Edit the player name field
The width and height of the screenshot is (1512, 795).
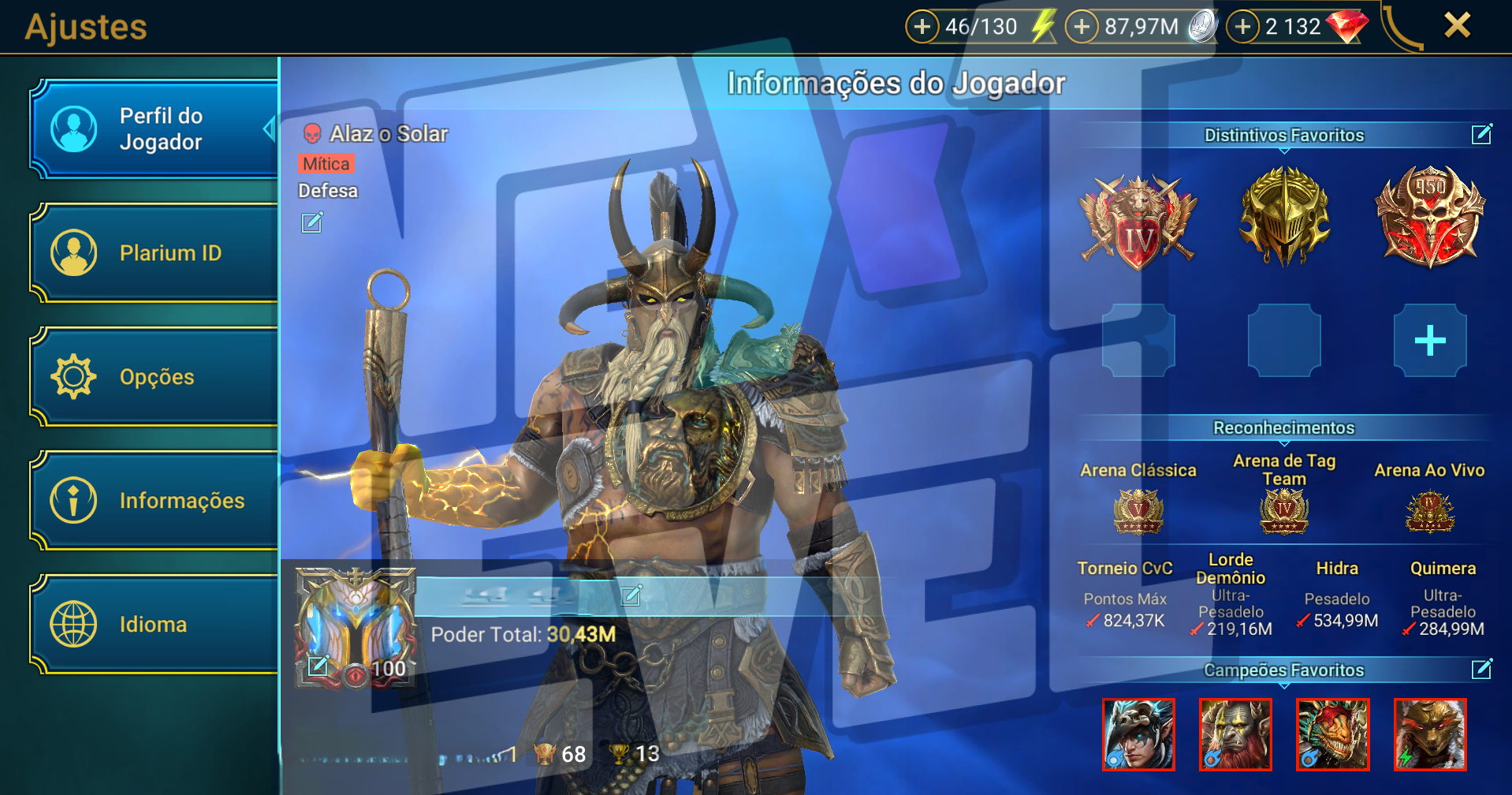(631, 595)
